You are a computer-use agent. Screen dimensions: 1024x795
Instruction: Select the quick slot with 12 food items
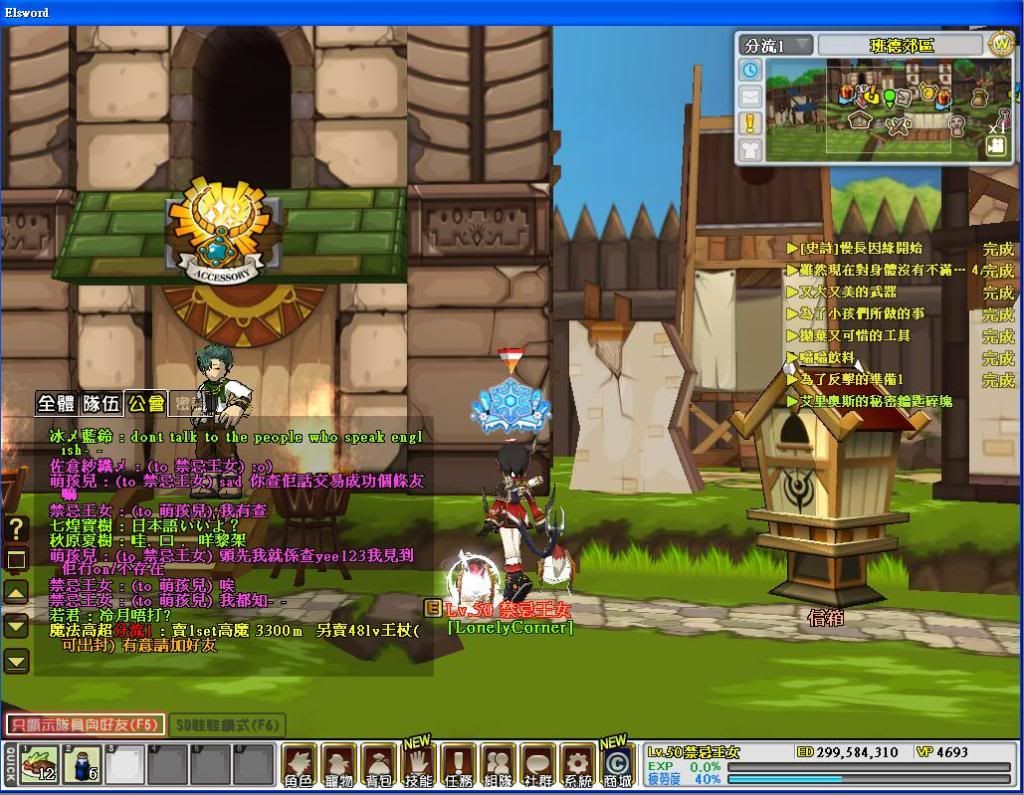[38, 766]
